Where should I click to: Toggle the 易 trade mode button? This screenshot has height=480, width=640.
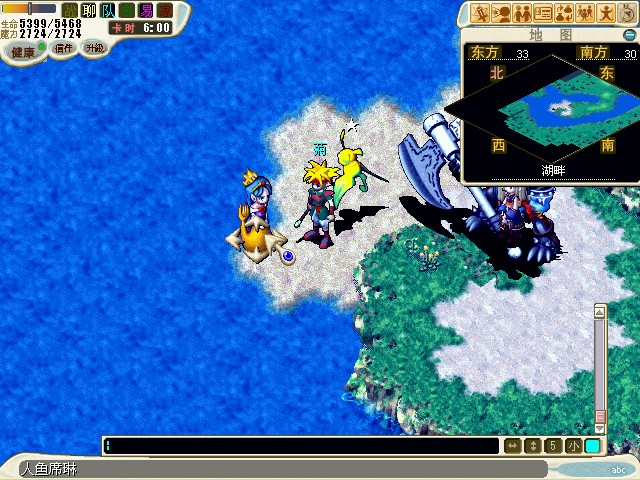146,10
